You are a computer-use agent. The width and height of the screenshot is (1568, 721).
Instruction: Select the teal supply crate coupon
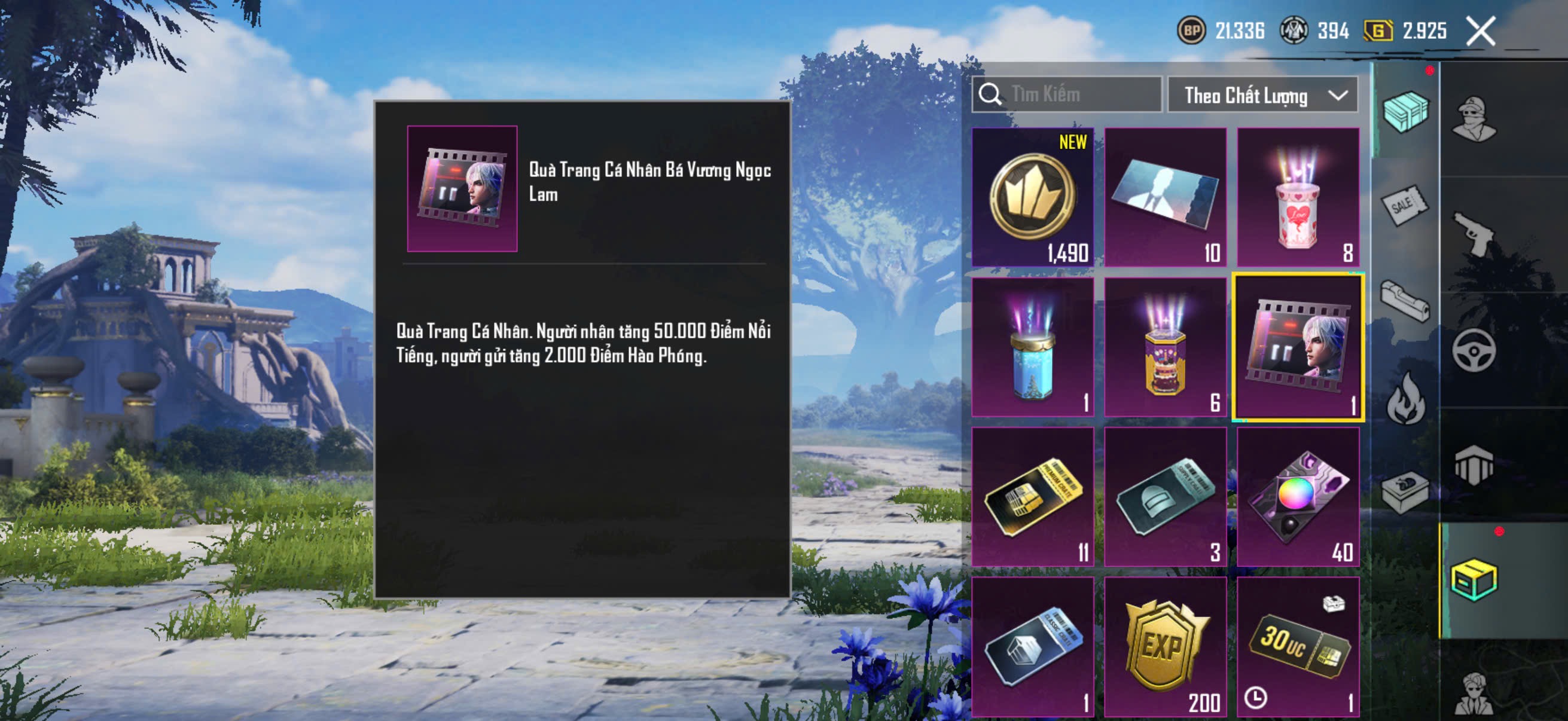[1165, 496]
